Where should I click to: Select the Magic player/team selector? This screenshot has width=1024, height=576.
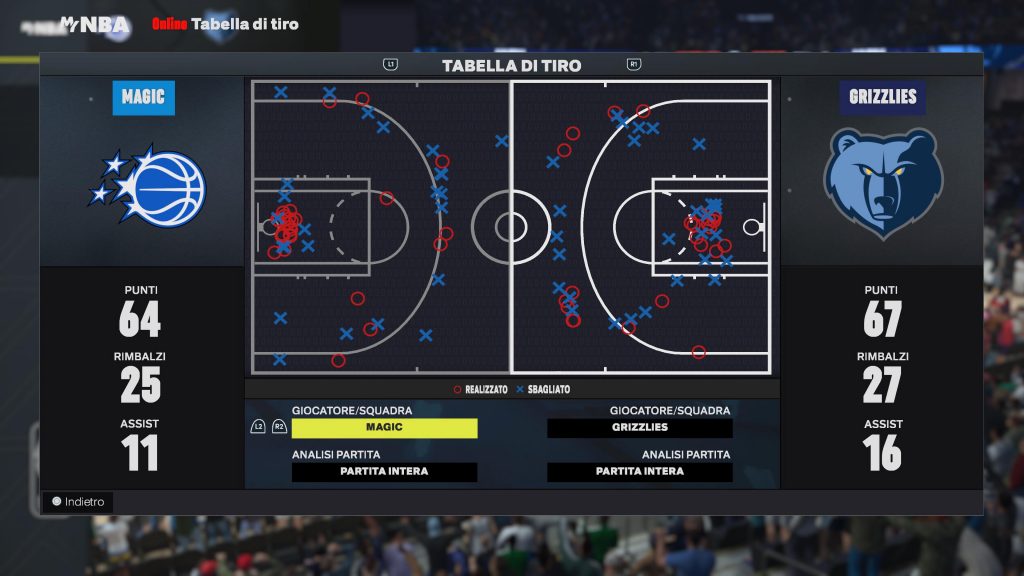tap(384, 428)
